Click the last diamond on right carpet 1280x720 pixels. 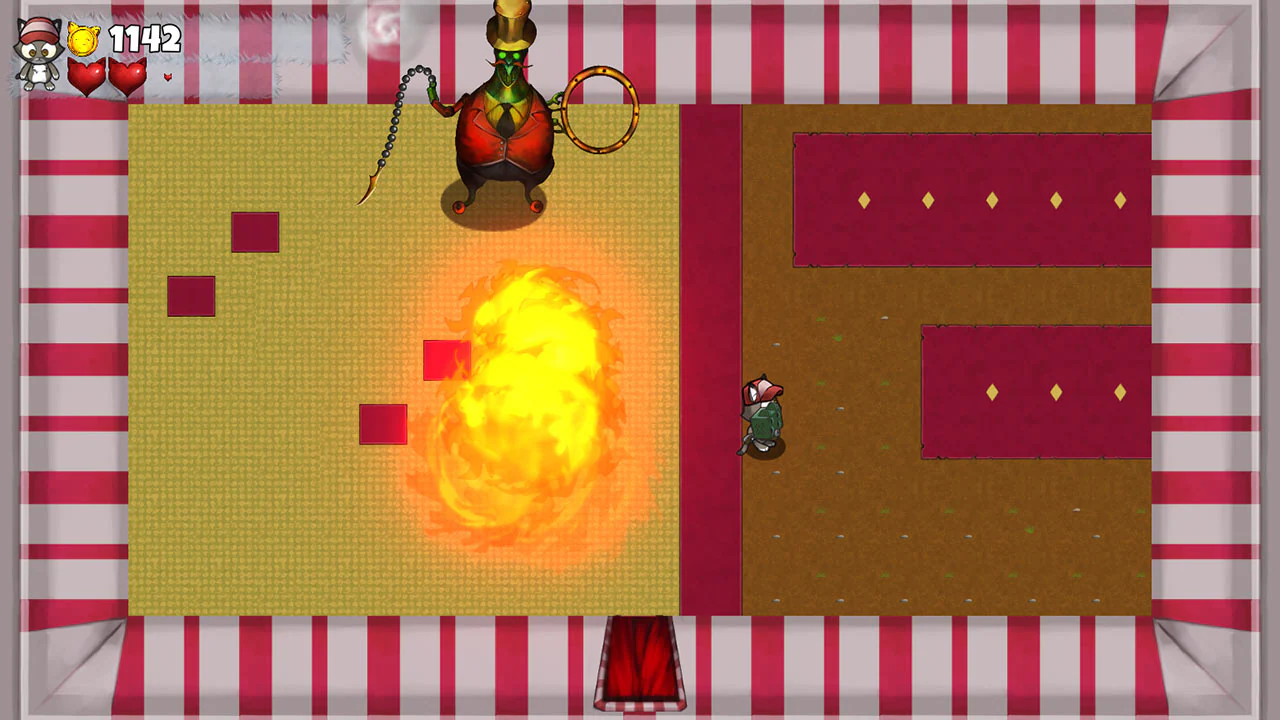click(x=1120, y=393)
